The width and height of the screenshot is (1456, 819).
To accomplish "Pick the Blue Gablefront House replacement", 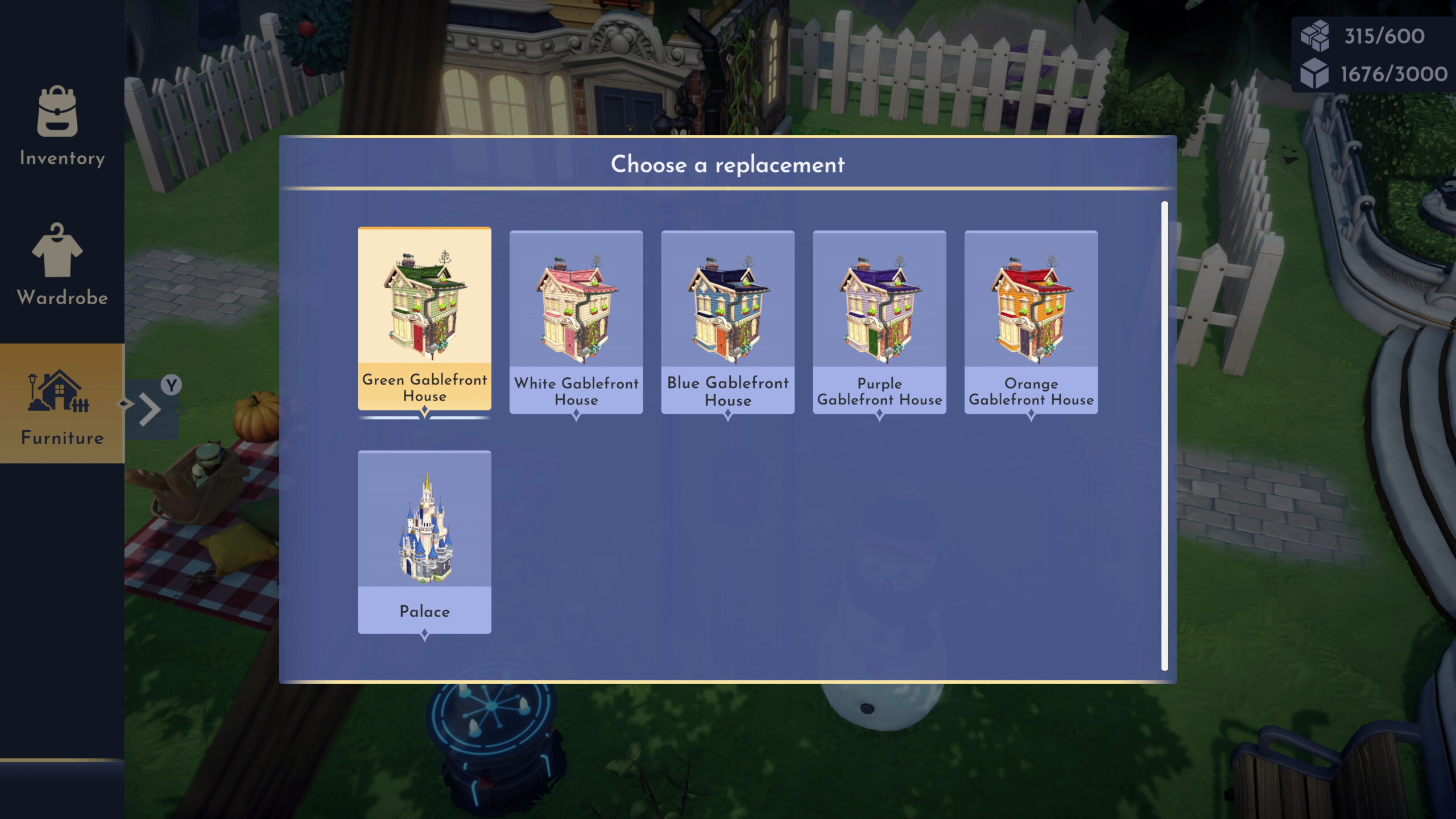I will 727,322.
